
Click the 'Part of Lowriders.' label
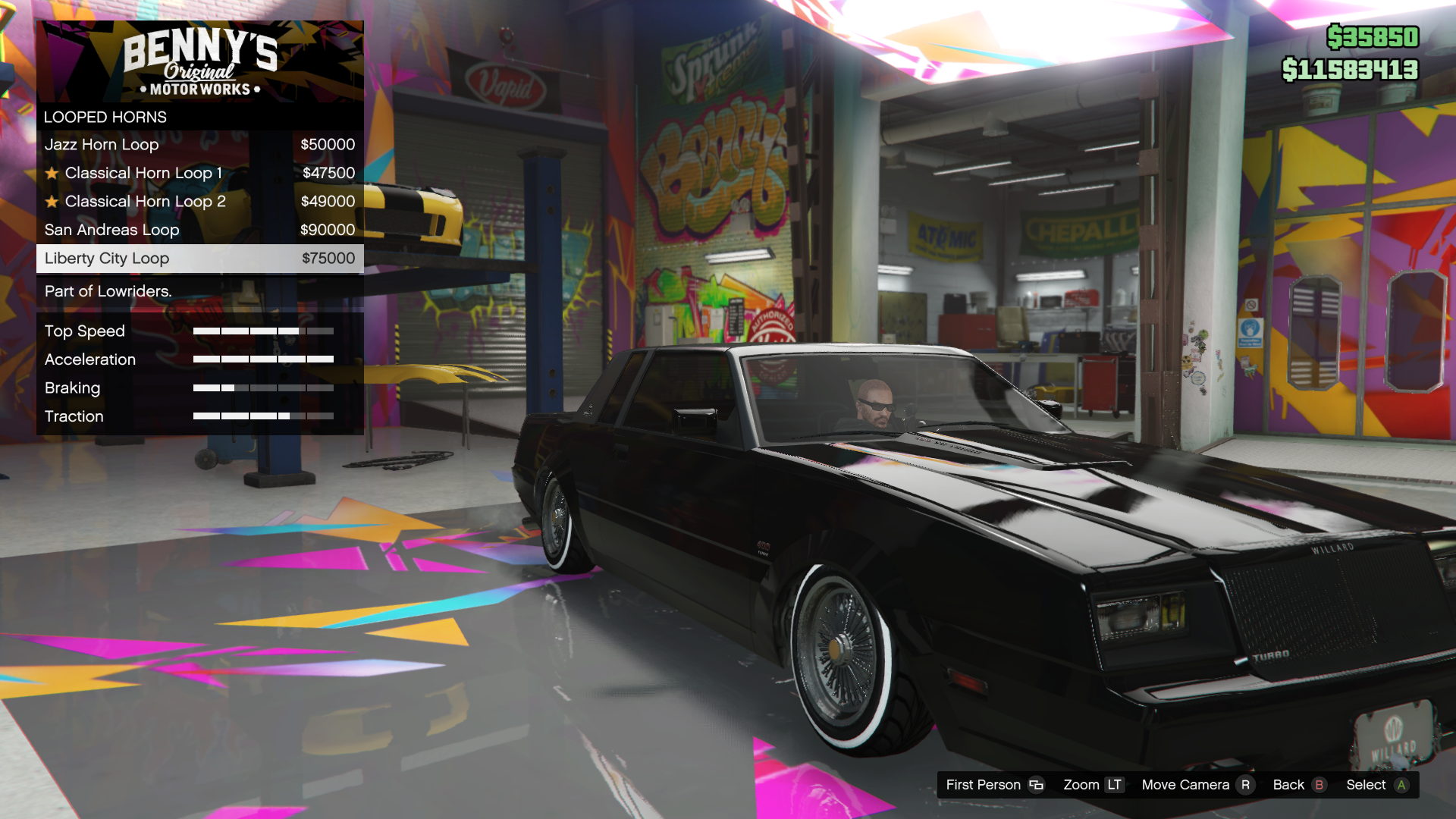(108, 290)
